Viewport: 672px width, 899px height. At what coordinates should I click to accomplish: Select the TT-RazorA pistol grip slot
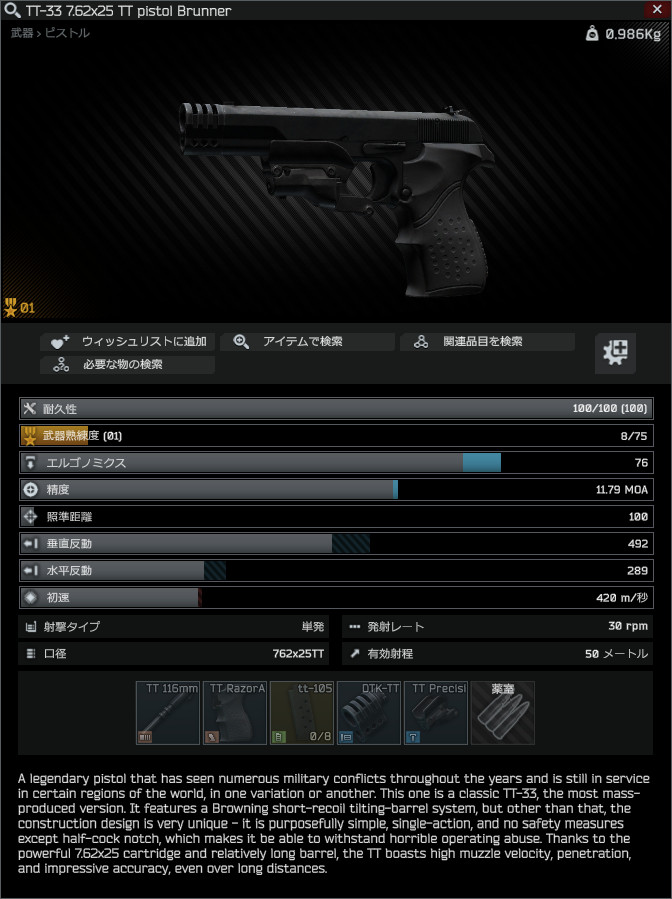point(235,713)
